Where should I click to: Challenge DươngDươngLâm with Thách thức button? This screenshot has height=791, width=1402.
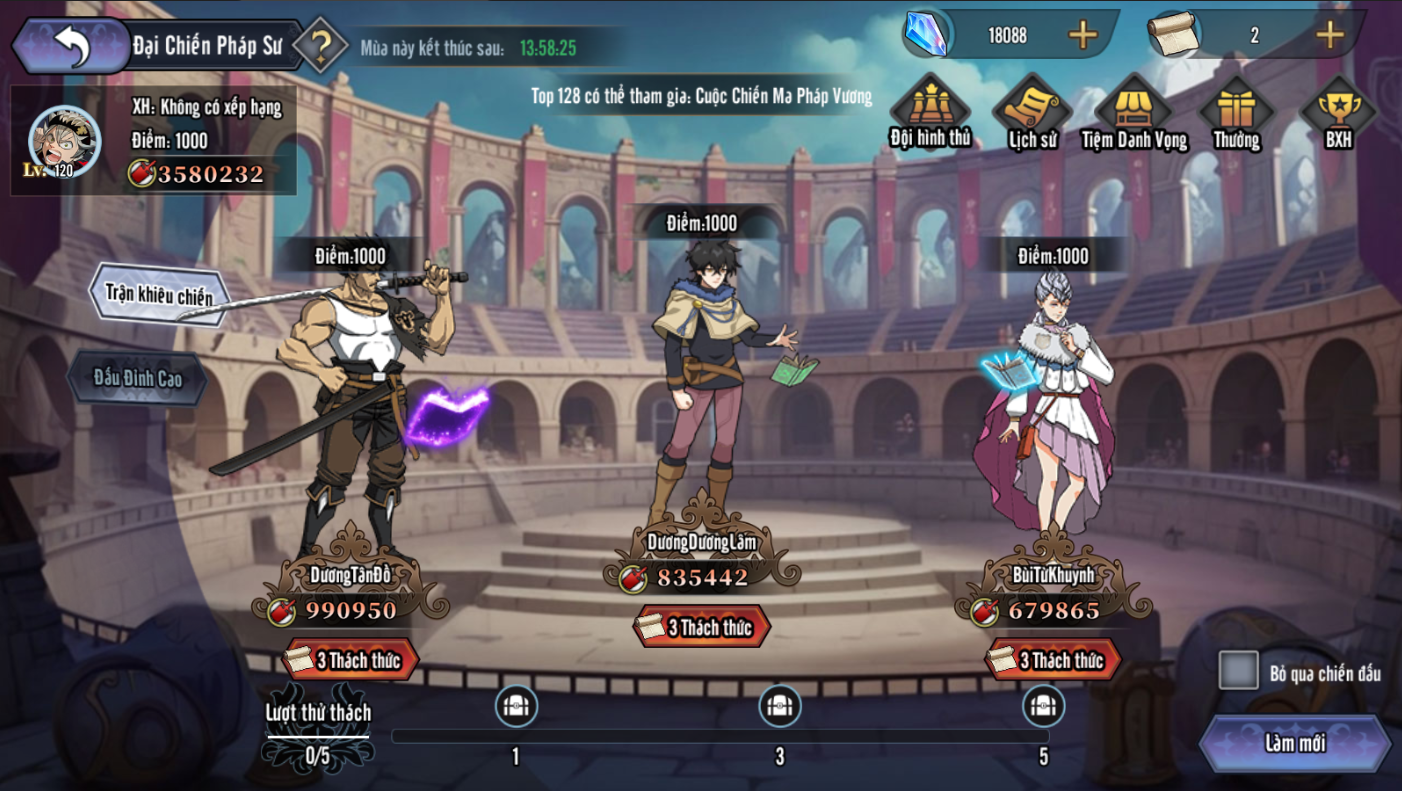(x=703, y=627)
